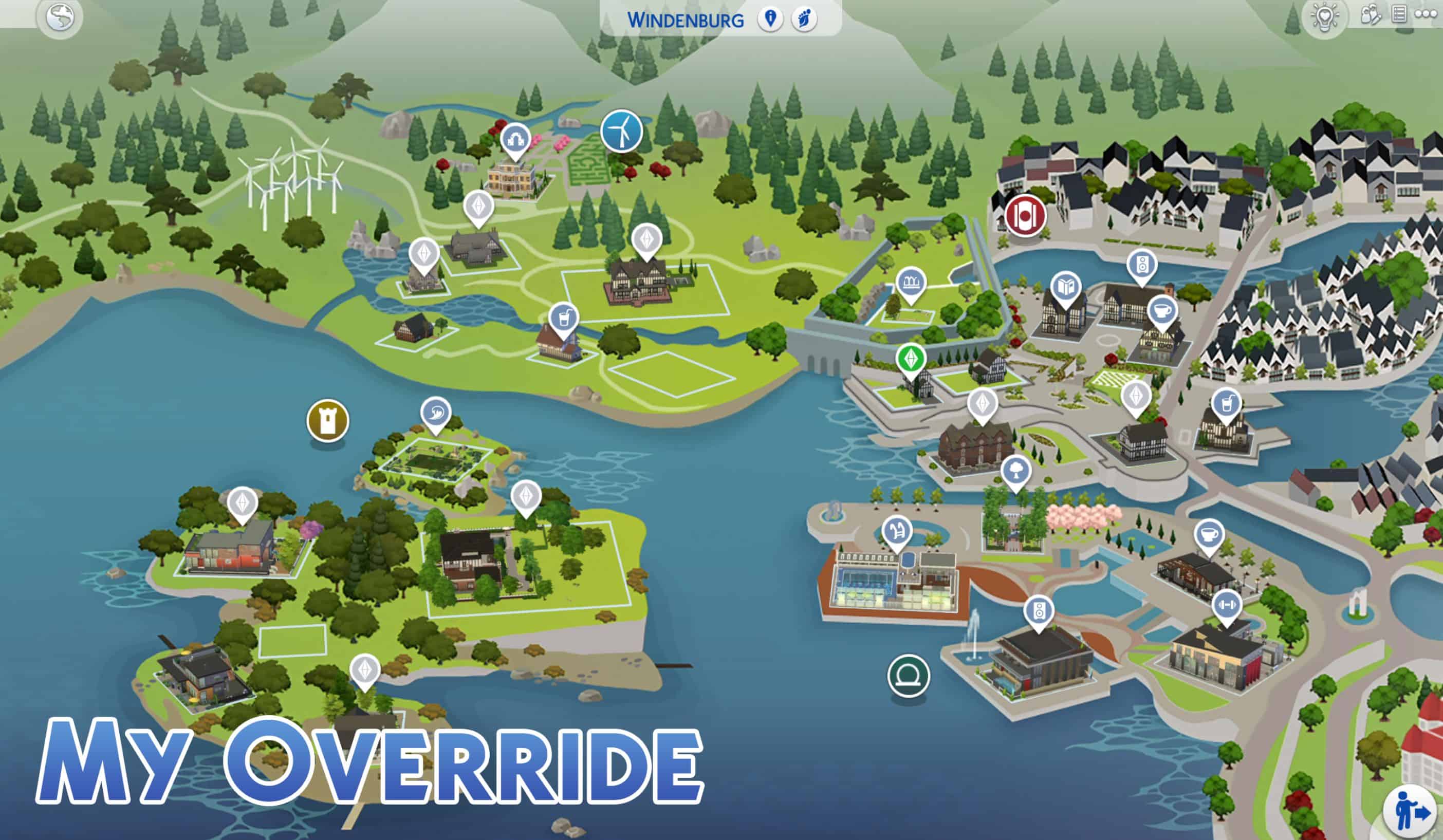Open the world selection globe button
The width and height of the screenshot is (1443, 840).
coord(60,18)
